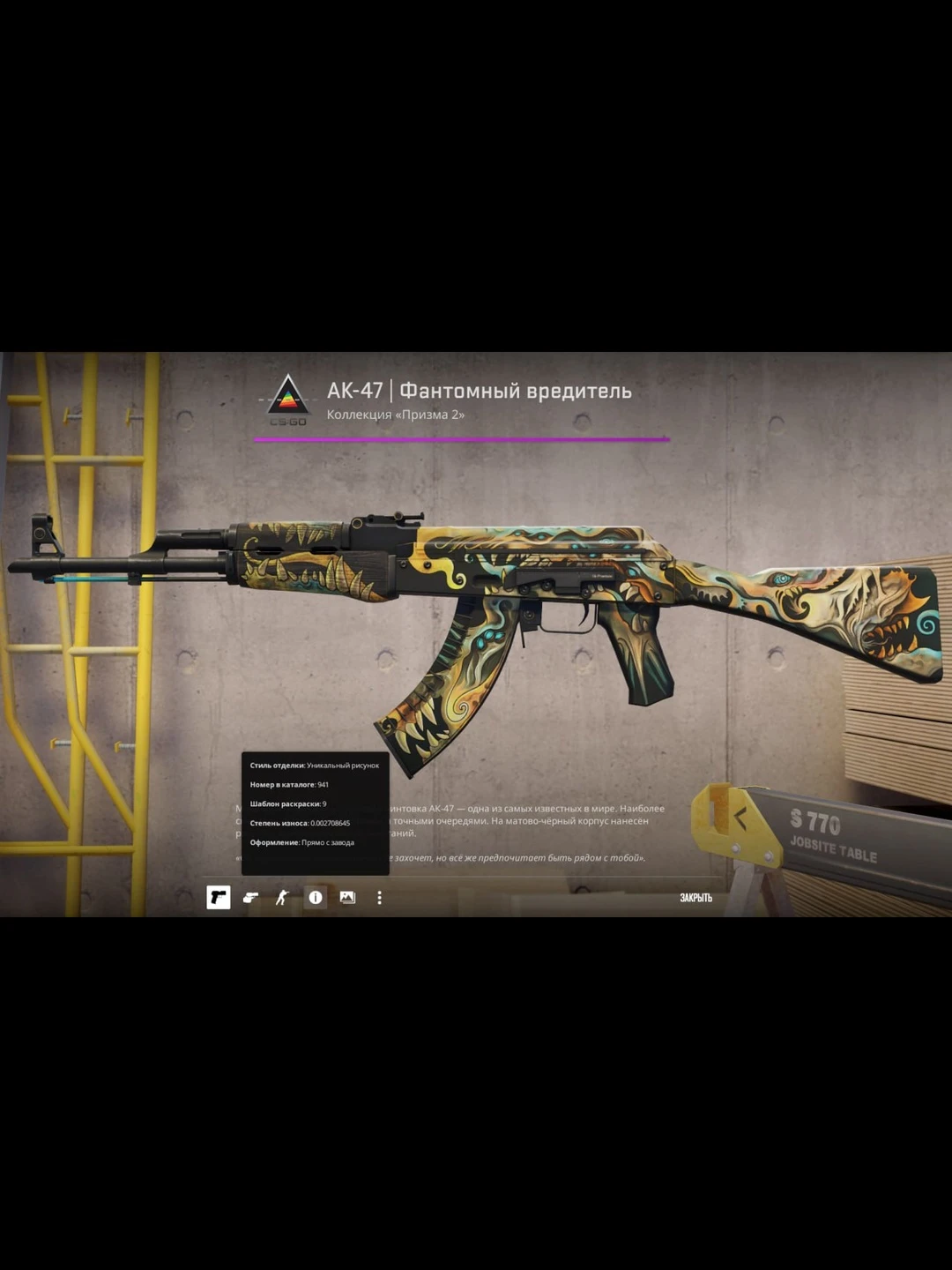Switch to the weapon-in-hand view icon

coord(250,898)
